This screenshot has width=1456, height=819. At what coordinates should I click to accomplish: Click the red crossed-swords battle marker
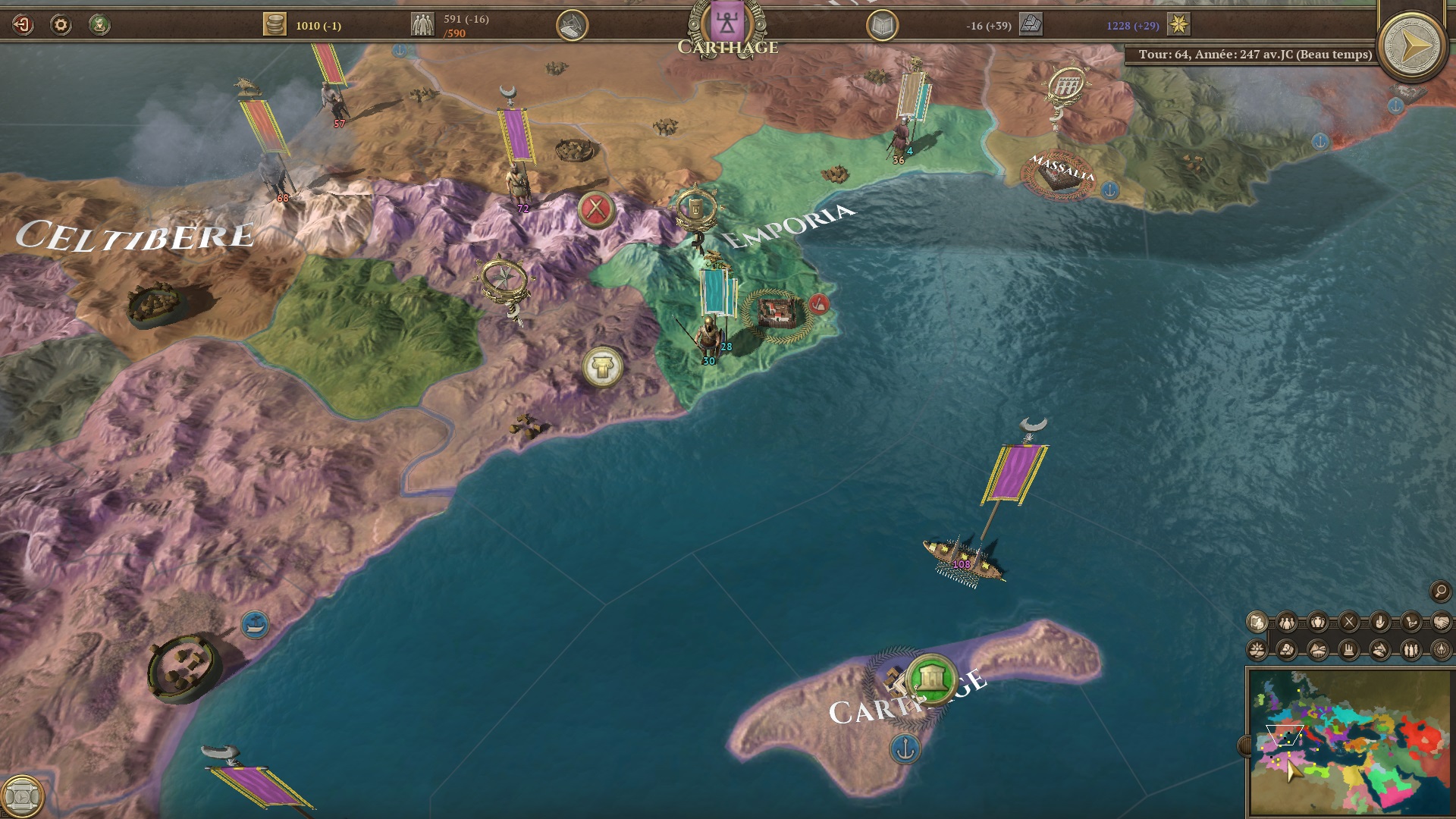pos(596,209)
